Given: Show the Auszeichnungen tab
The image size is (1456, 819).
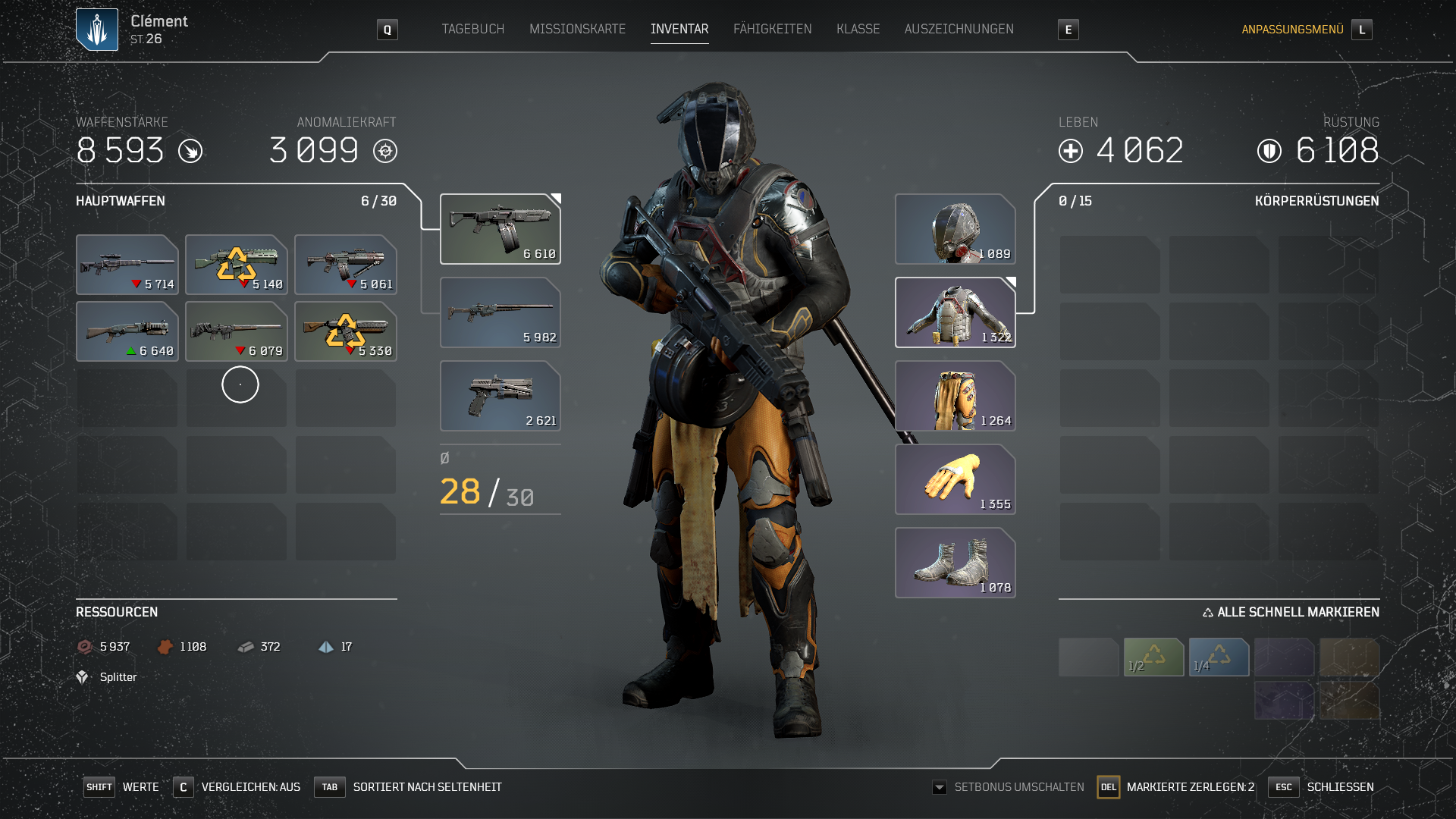Looking at the screenshot, I should [959, 29].
